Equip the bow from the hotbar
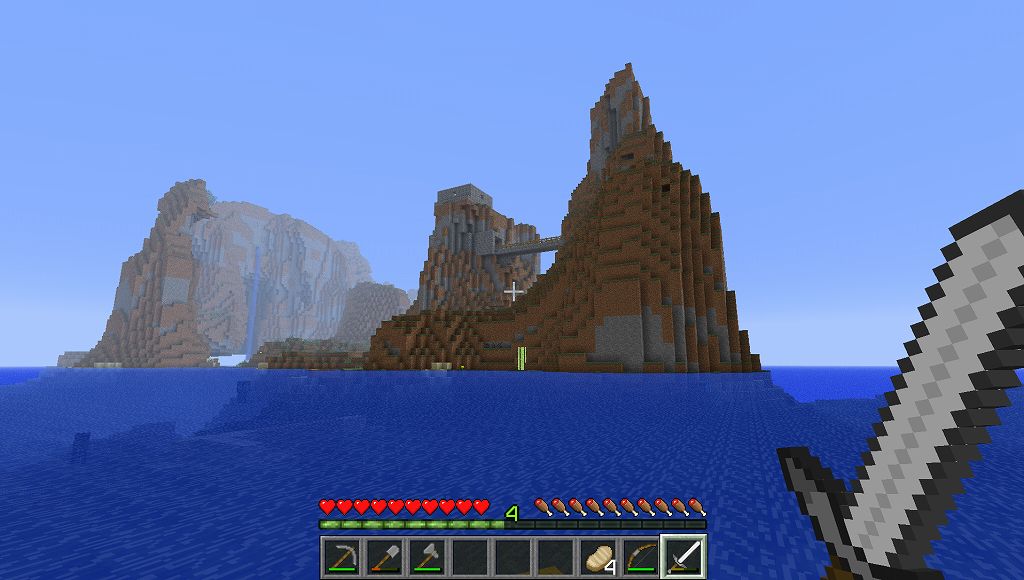1024x580 pixels. point(643,556)
